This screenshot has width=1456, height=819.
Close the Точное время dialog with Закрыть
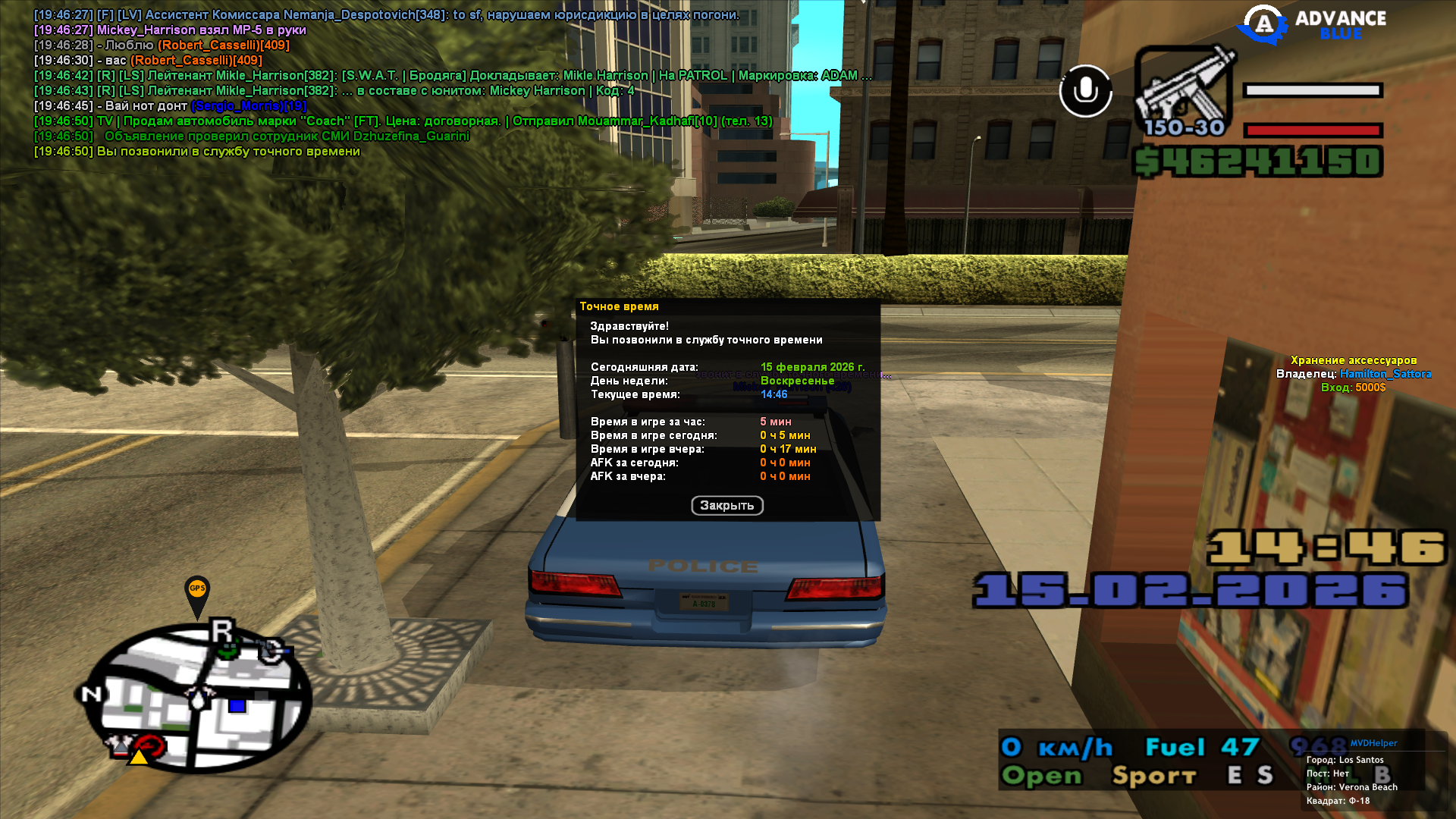pos(726,506)
